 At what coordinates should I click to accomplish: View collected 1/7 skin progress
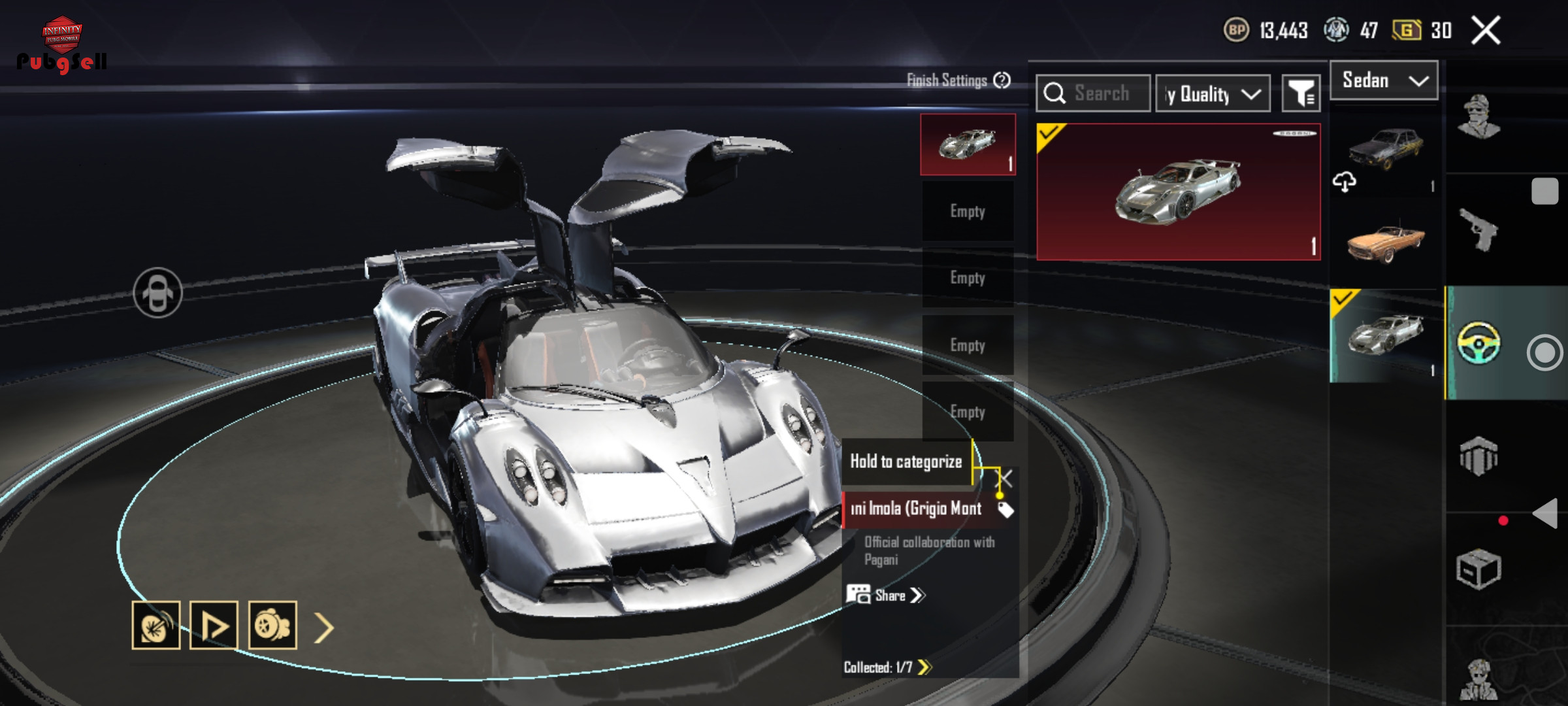click(887, 667)
